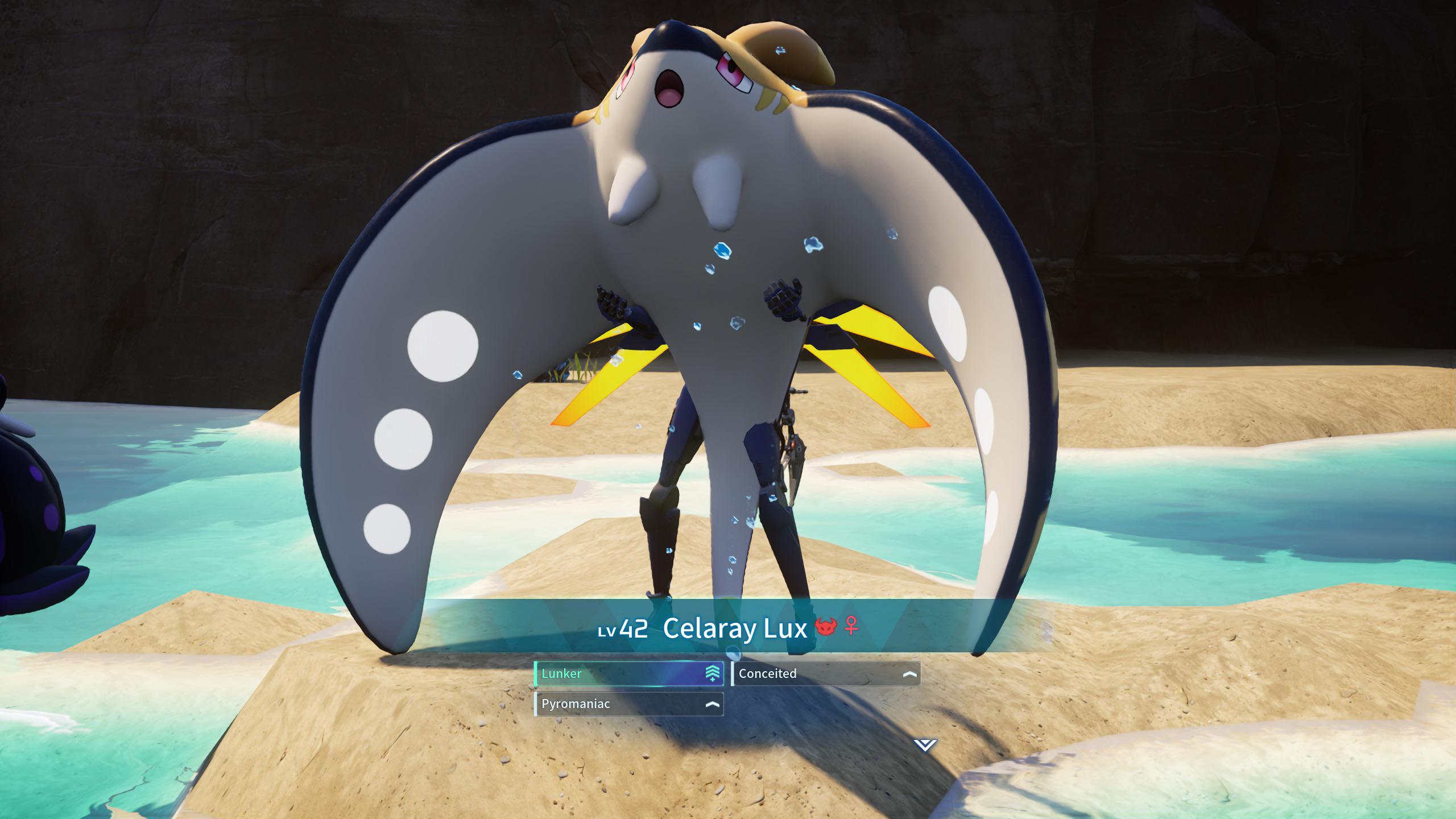
Task: Click the Celaray Lux name banner
Action: point(735,628)
